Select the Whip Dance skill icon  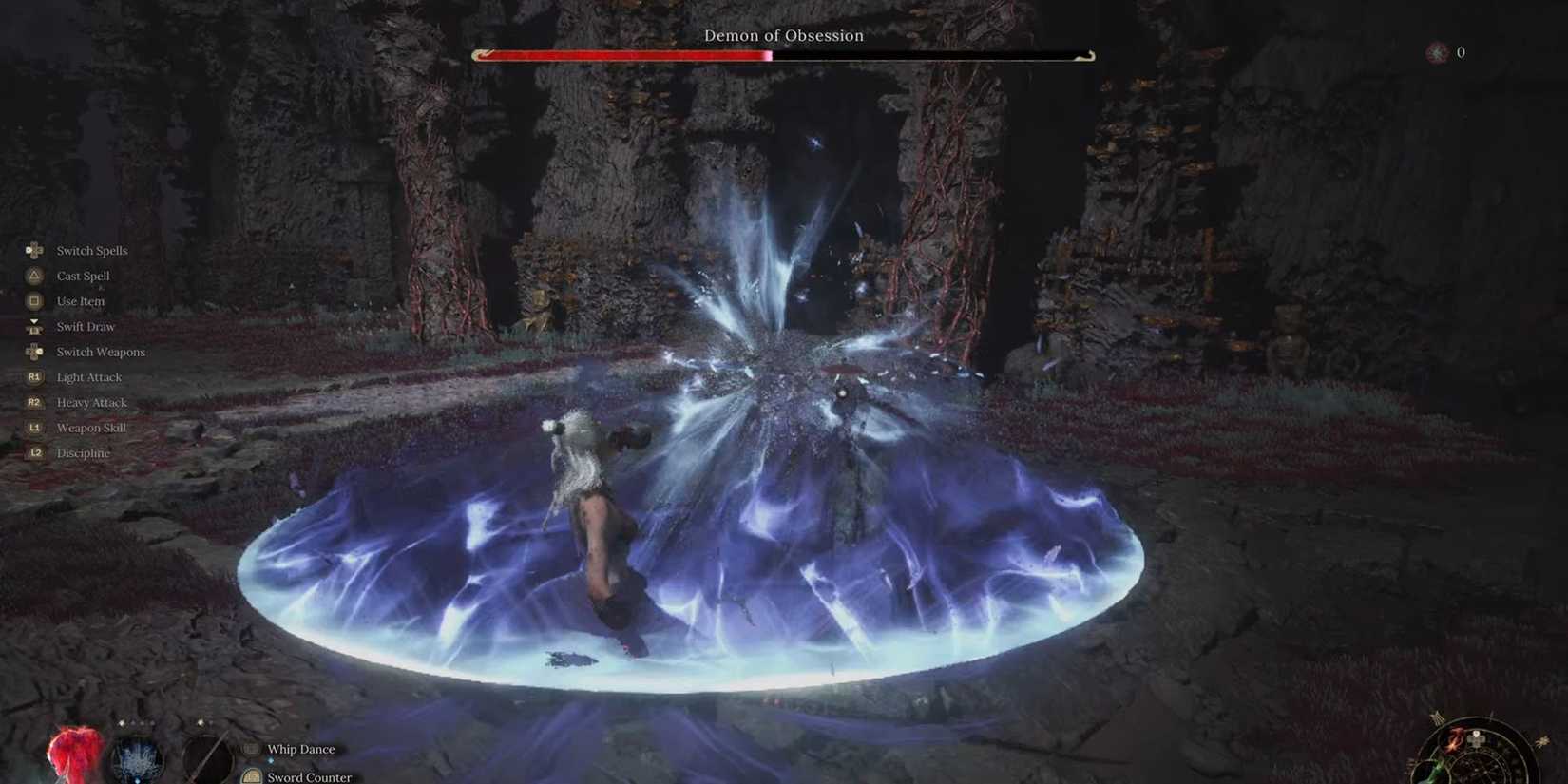[x=250, y=749]
